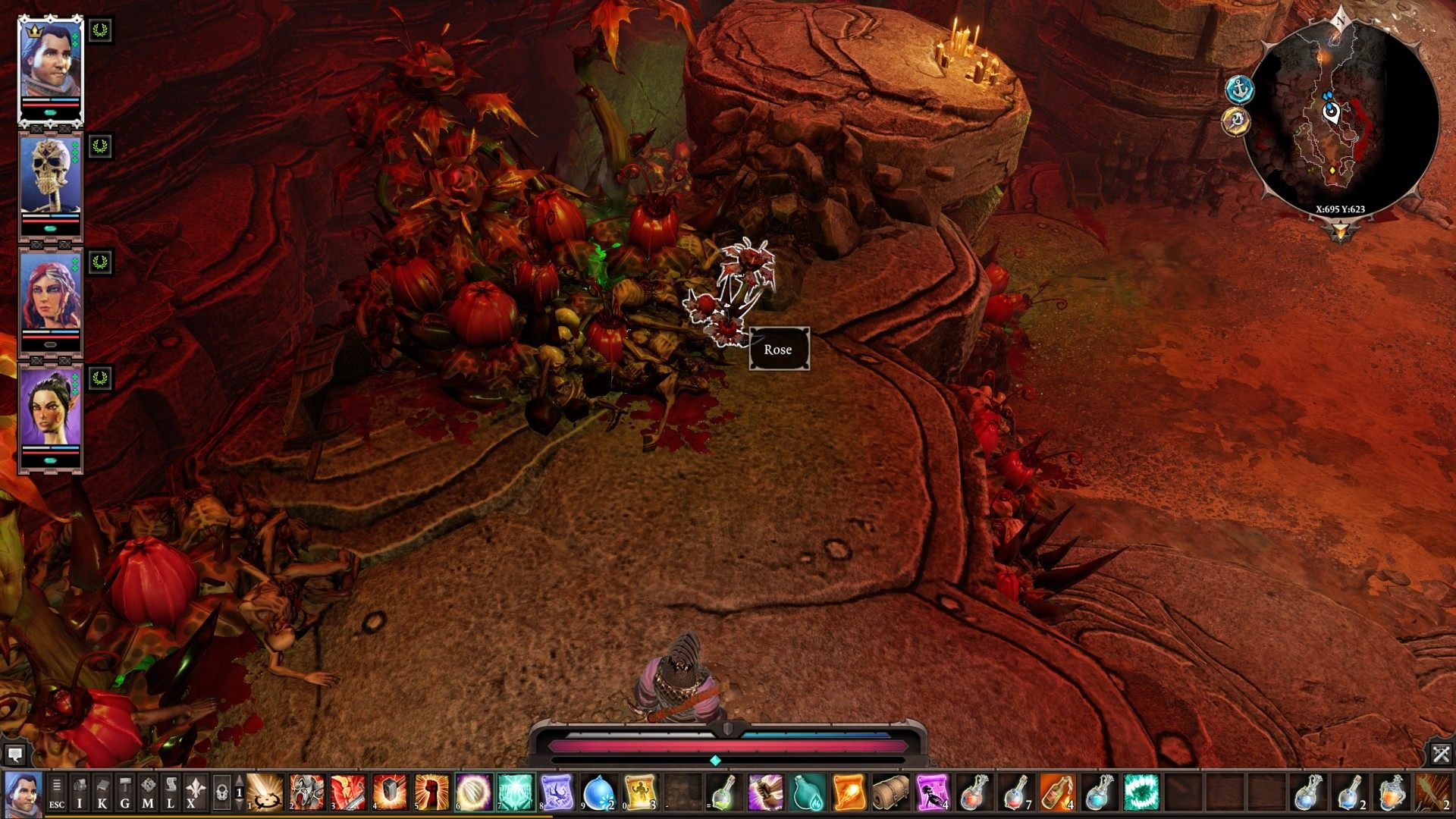Click the blue anchor waypoint button

coord(1239,89)
